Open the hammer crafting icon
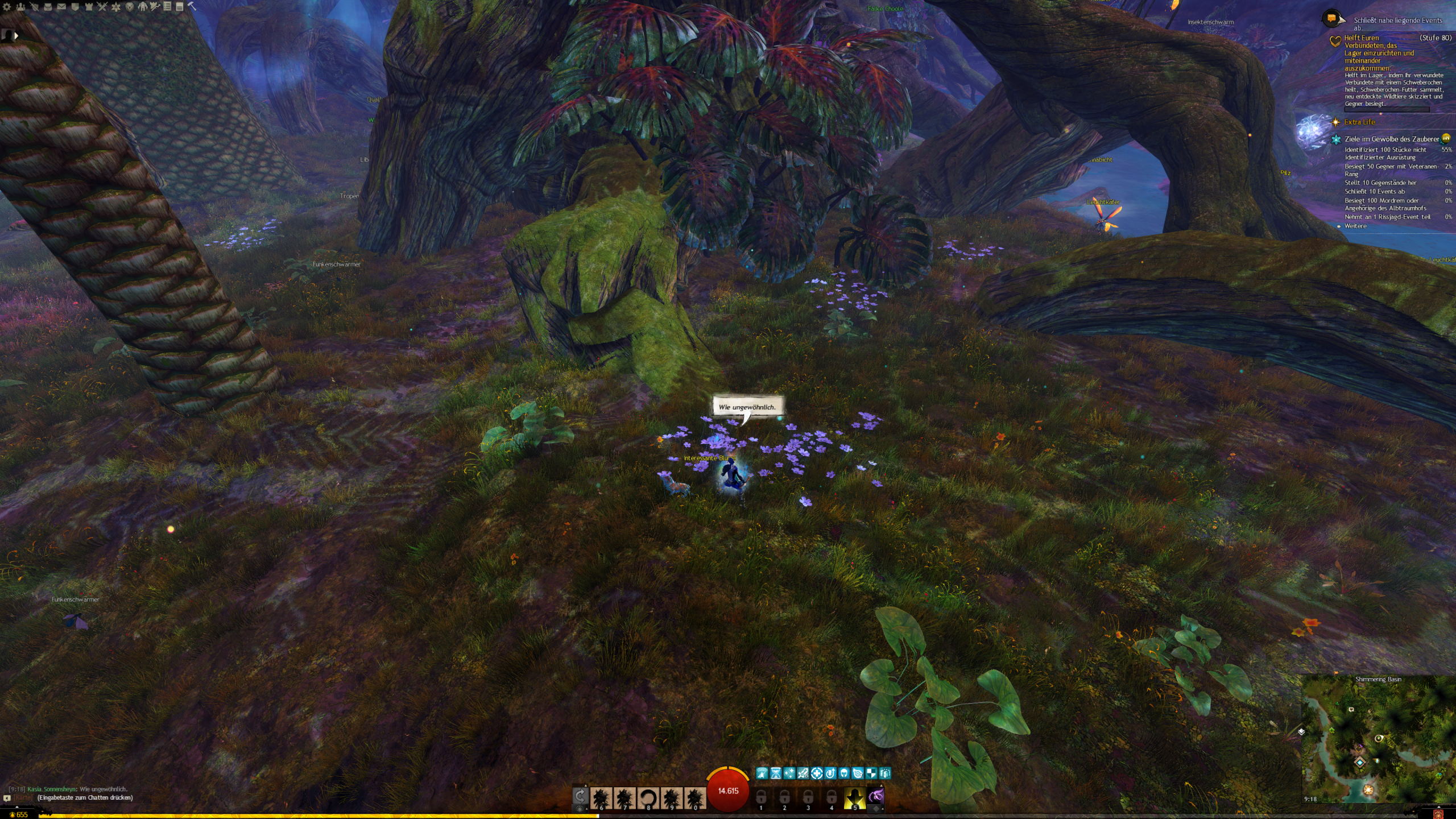This screenshot has width=1456, height=819. (x=192, y=7)
